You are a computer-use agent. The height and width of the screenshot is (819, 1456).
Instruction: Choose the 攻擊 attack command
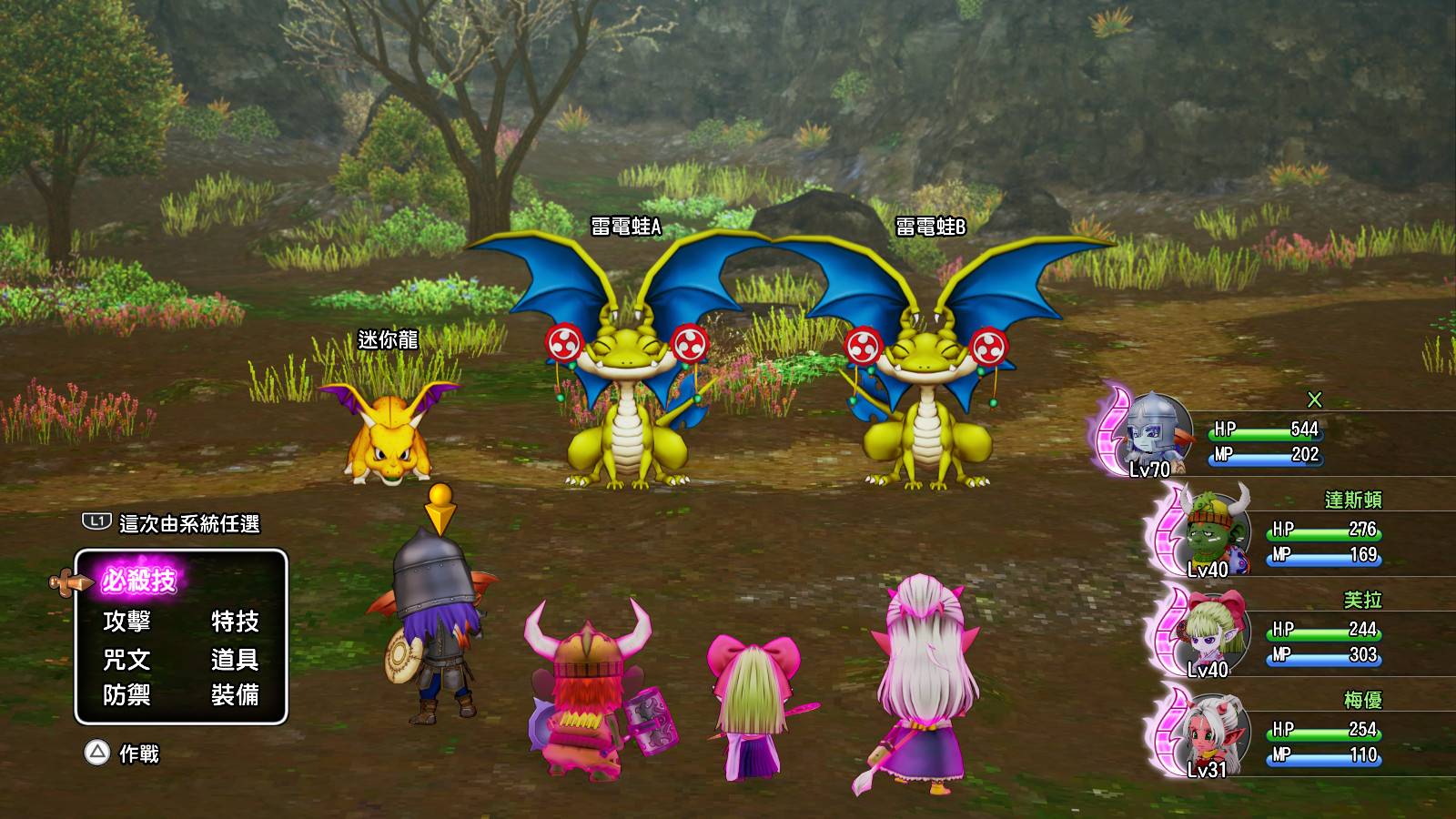126,622
